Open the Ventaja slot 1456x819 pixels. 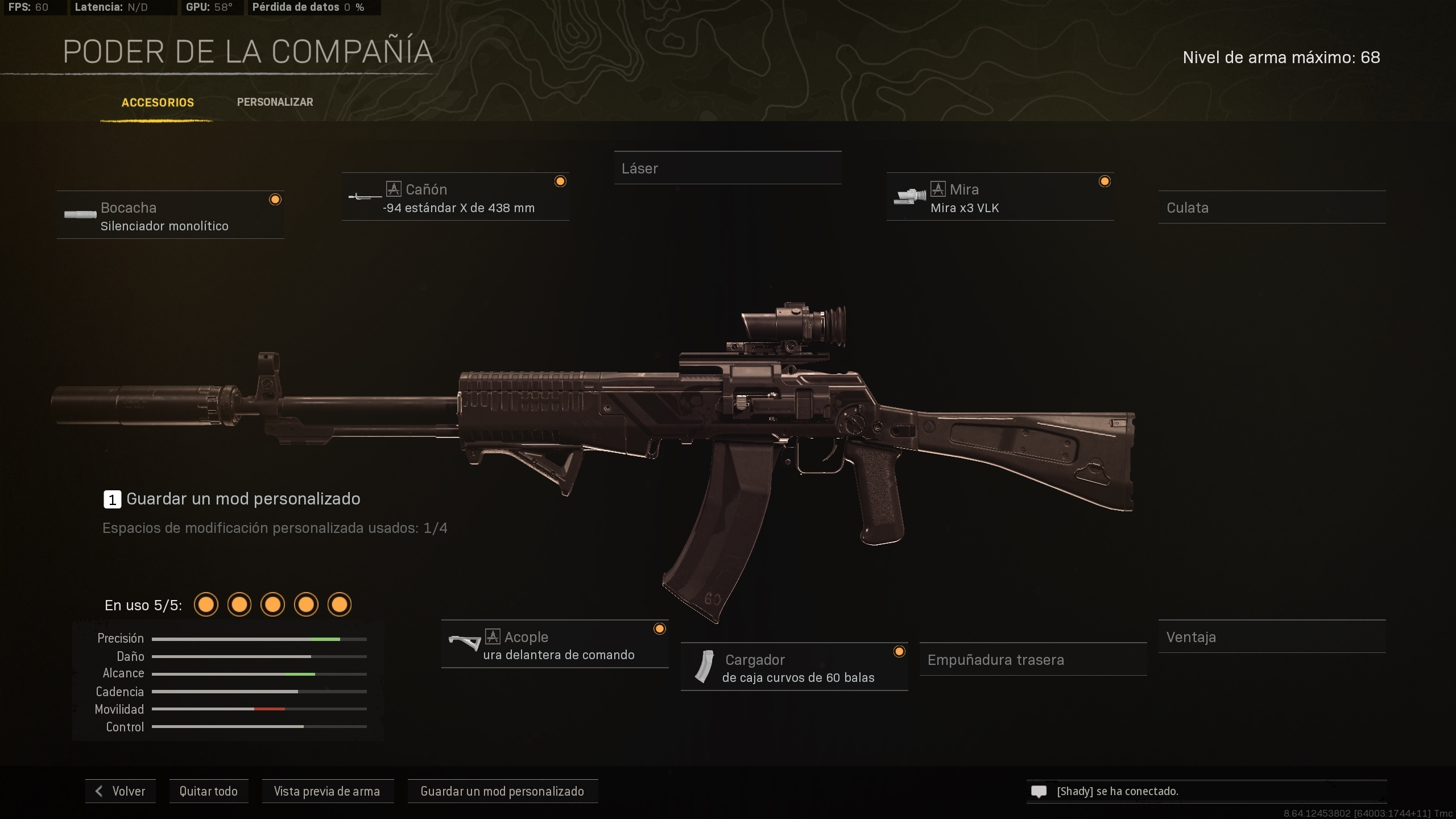(1272, 637)
